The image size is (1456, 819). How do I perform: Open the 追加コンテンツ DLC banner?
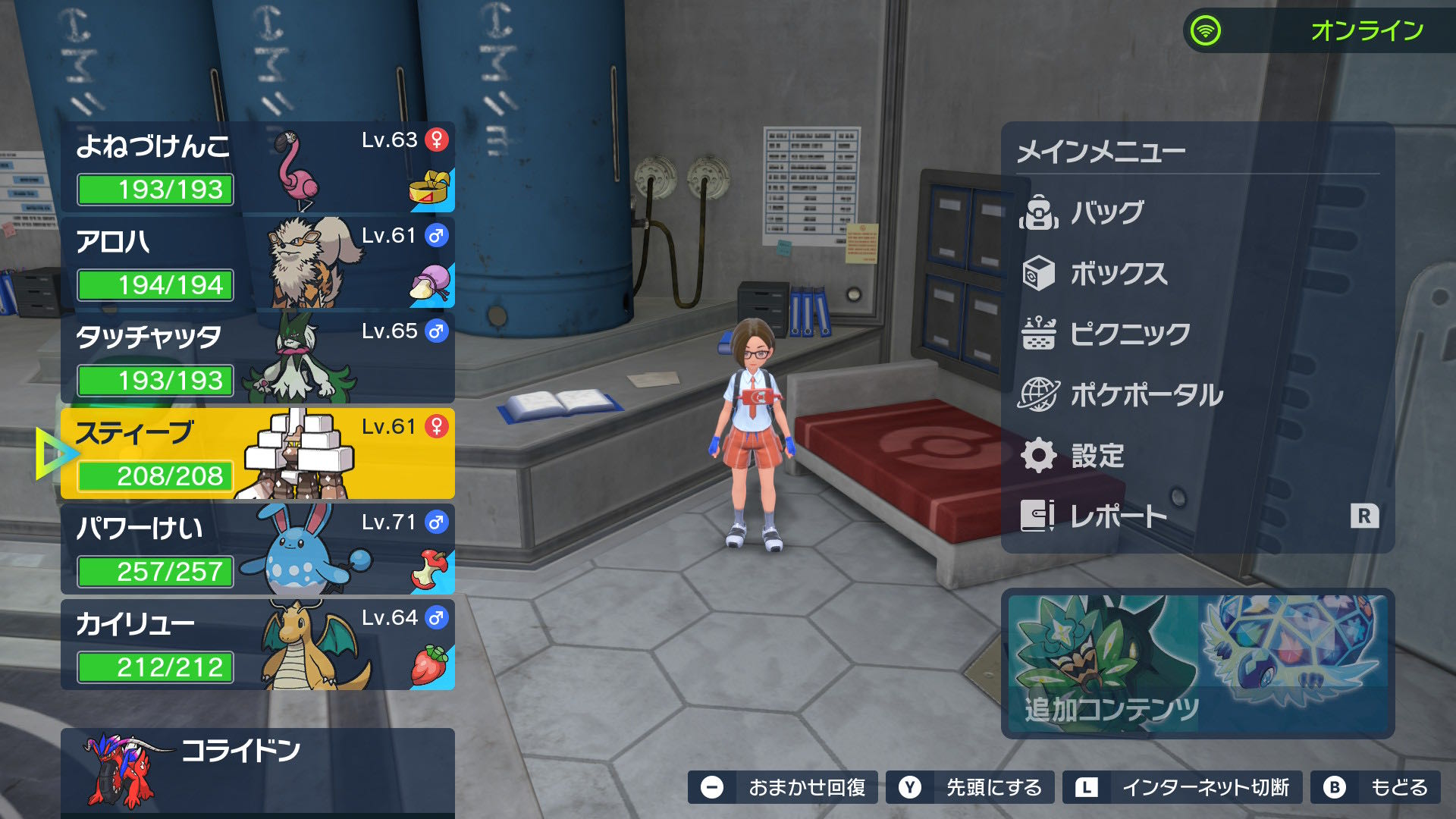(1197, 664)
